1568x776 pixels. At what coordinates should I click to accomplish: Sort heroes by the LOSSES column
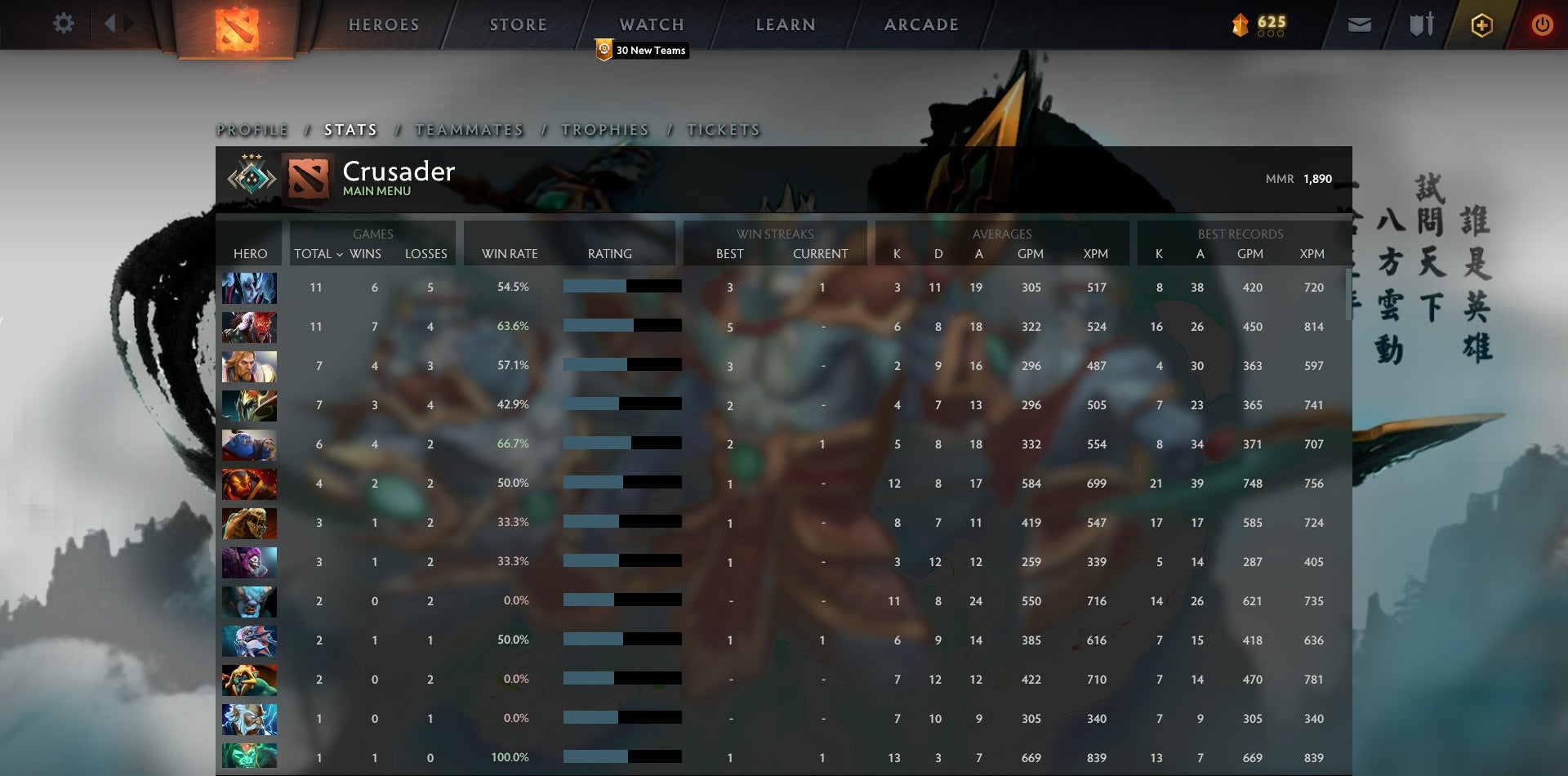(425, 254)
